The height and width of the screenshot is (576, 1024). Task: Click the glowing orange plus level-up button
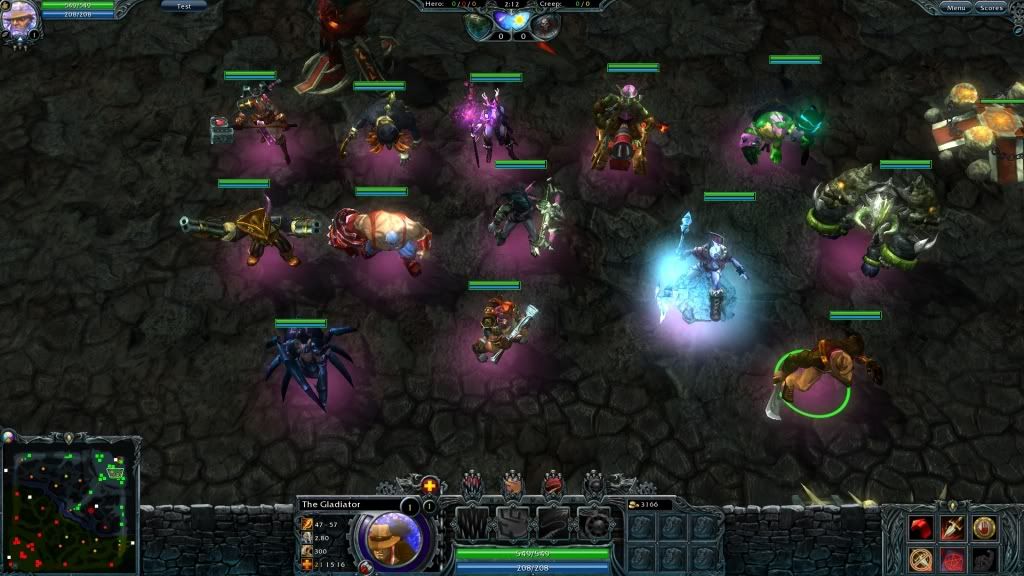click(x=430, y=486)
